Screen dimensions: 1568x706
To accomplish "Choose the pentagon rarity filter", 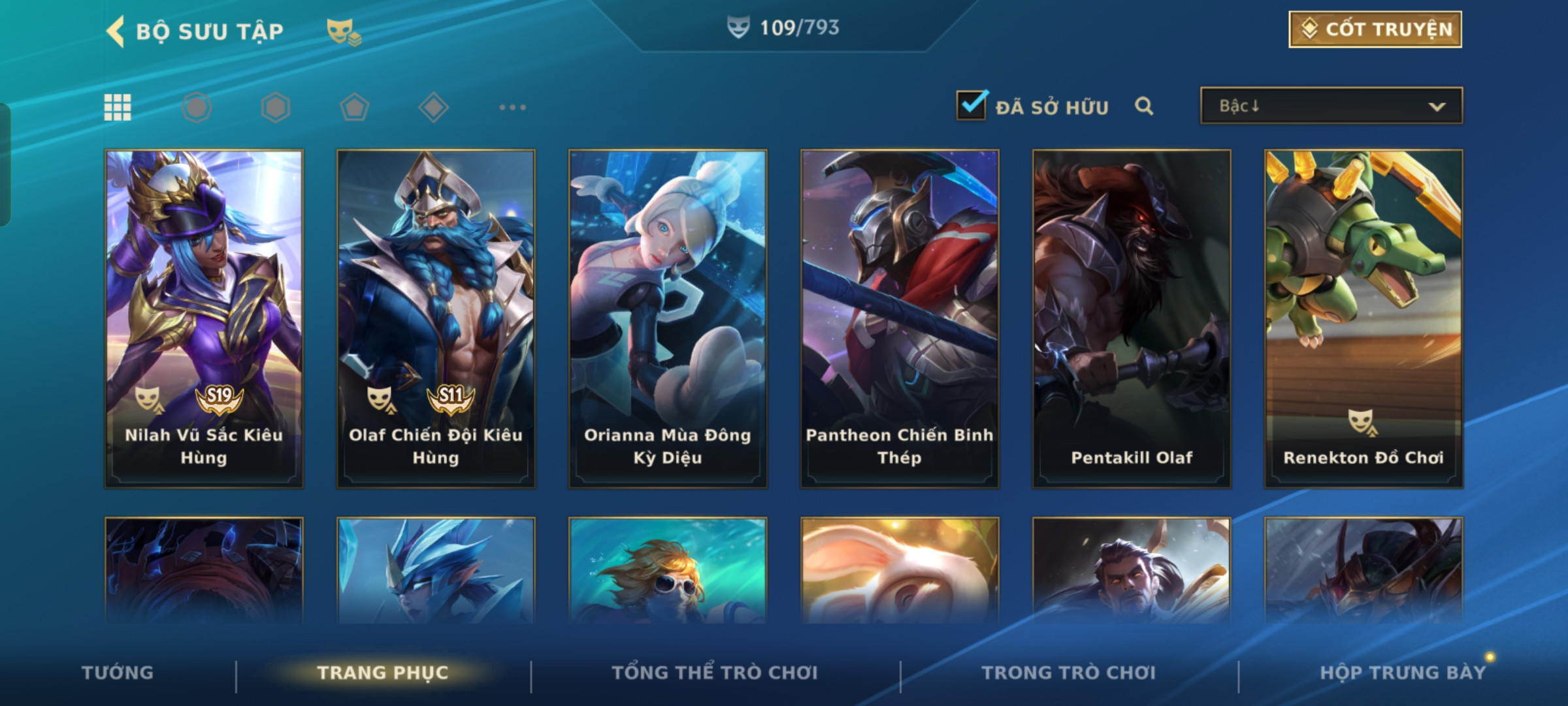I will point(355,107).
